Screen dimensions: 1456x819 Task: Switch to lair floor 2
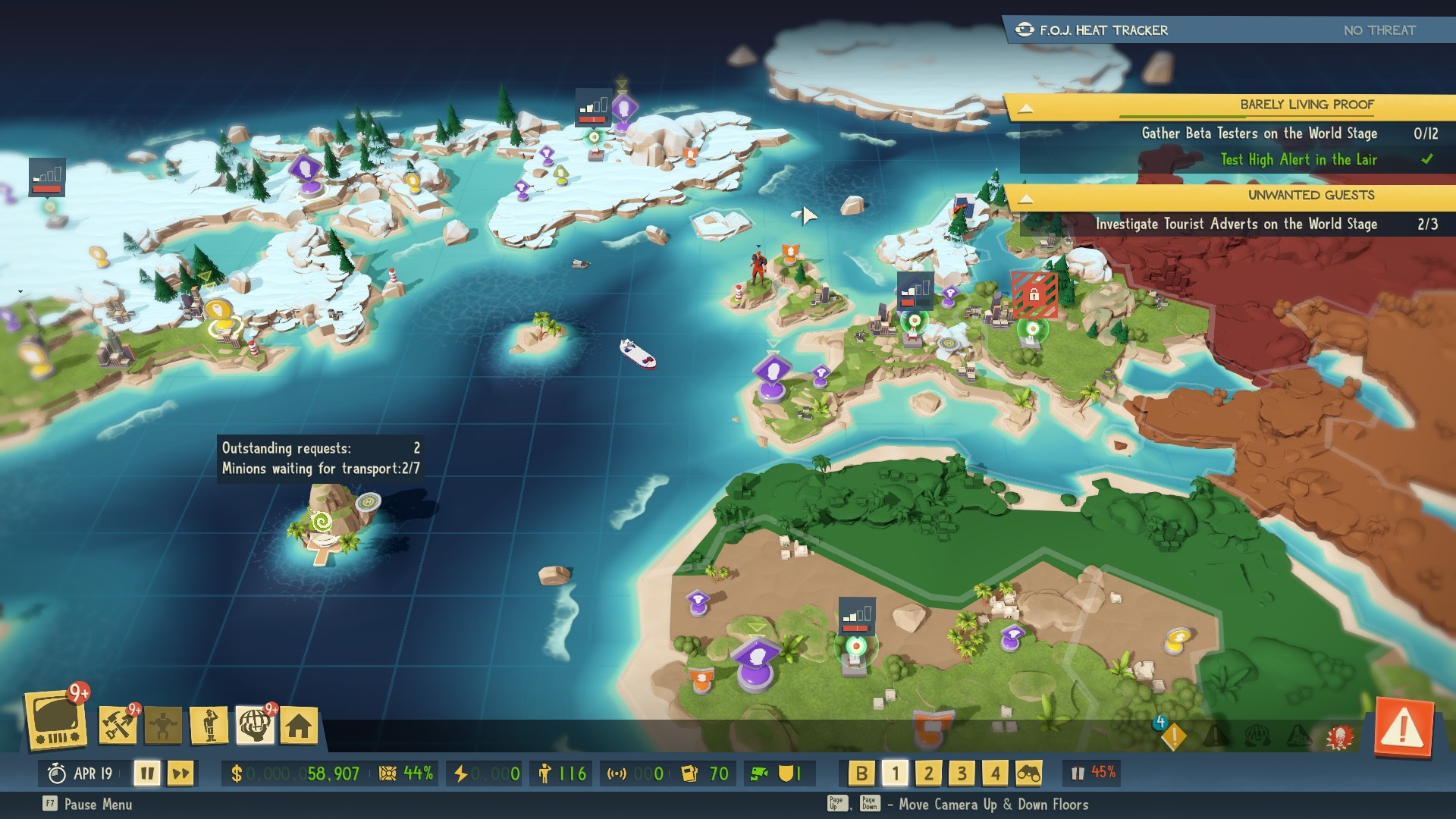point(928,774)
